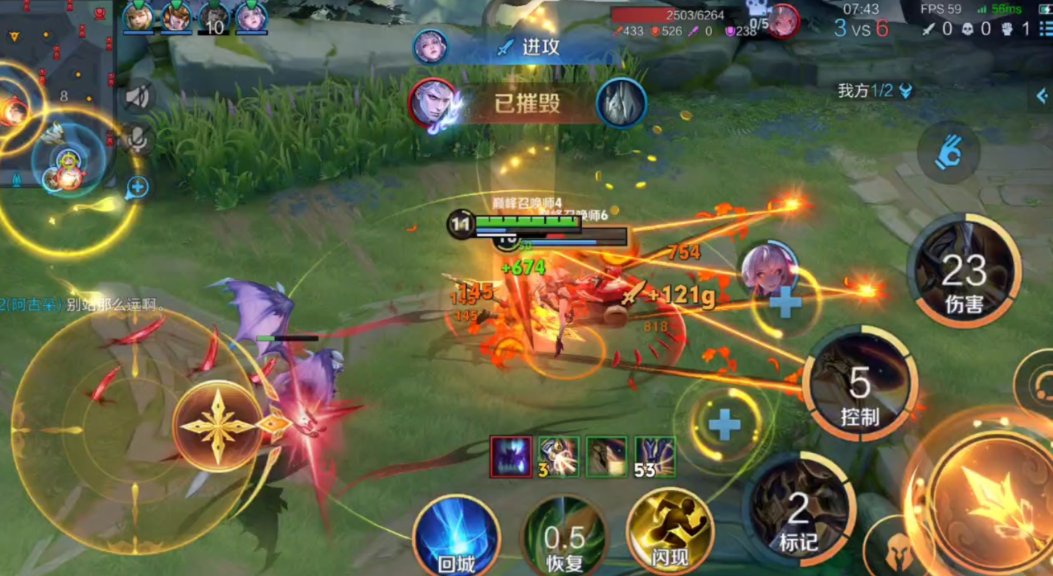
Task: Toggle the muted speaker icon
Action: [137, 96]
